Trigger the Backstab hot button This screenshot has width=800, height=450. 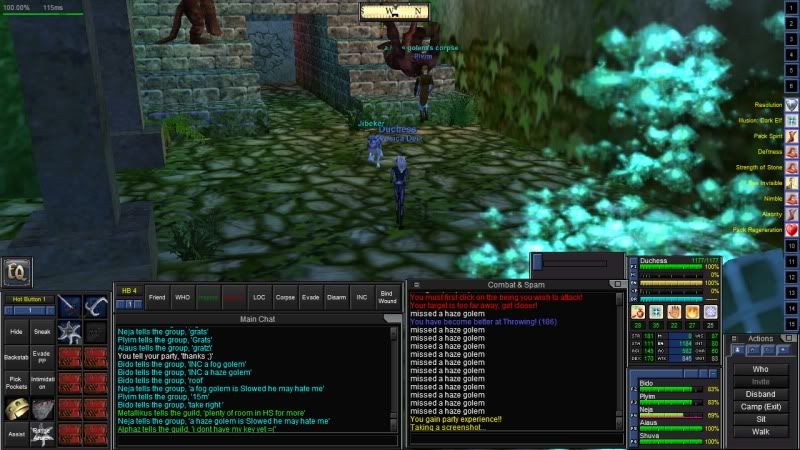(x=15, y=357)
